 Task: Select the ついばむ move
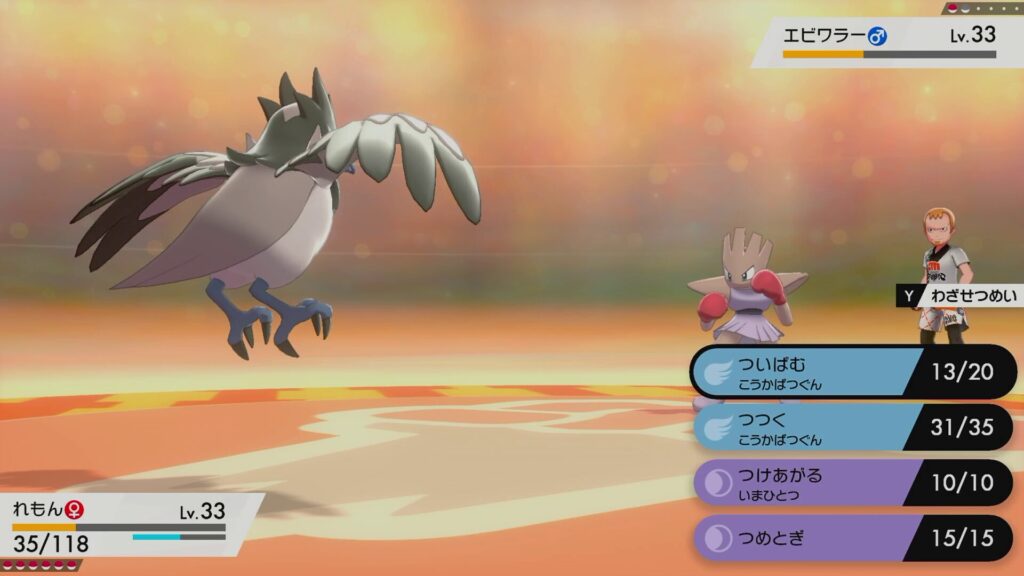(850, 372)
